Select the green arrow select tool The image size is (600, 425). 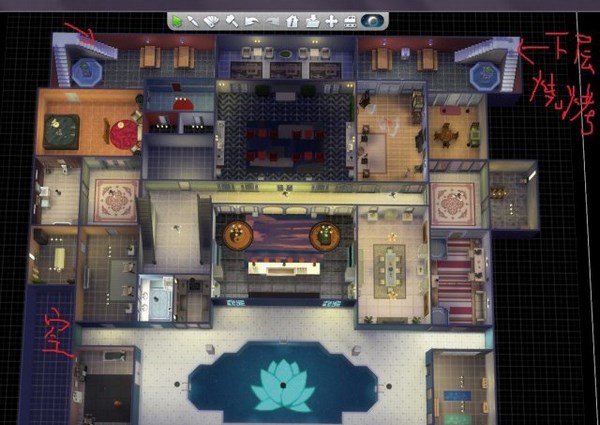[176, 19]
